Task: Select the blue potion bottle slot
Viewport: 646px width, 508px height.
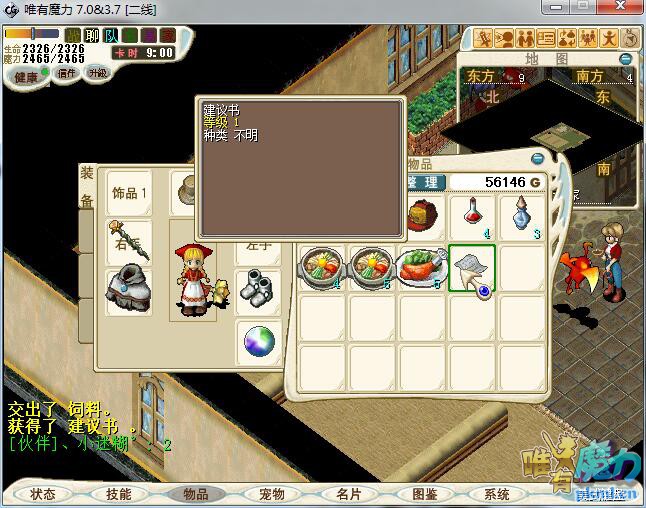Action: point(522,216)
